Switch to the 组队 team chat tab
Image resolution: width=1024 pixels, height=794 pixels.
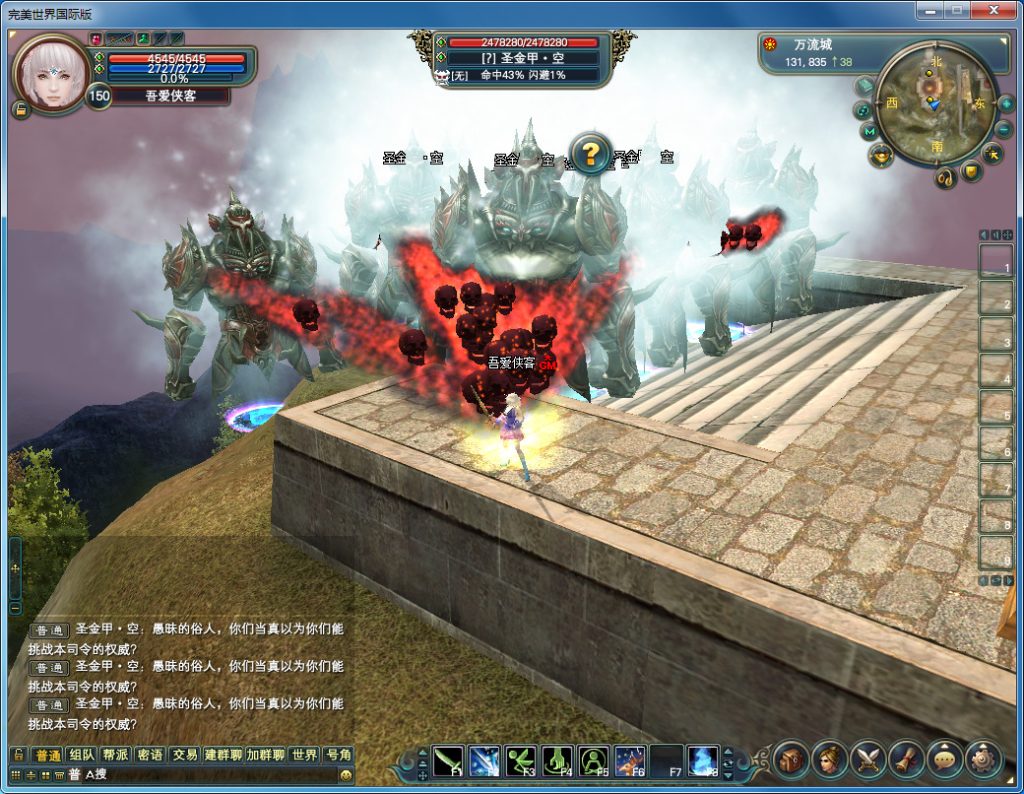tap(82, 755)
